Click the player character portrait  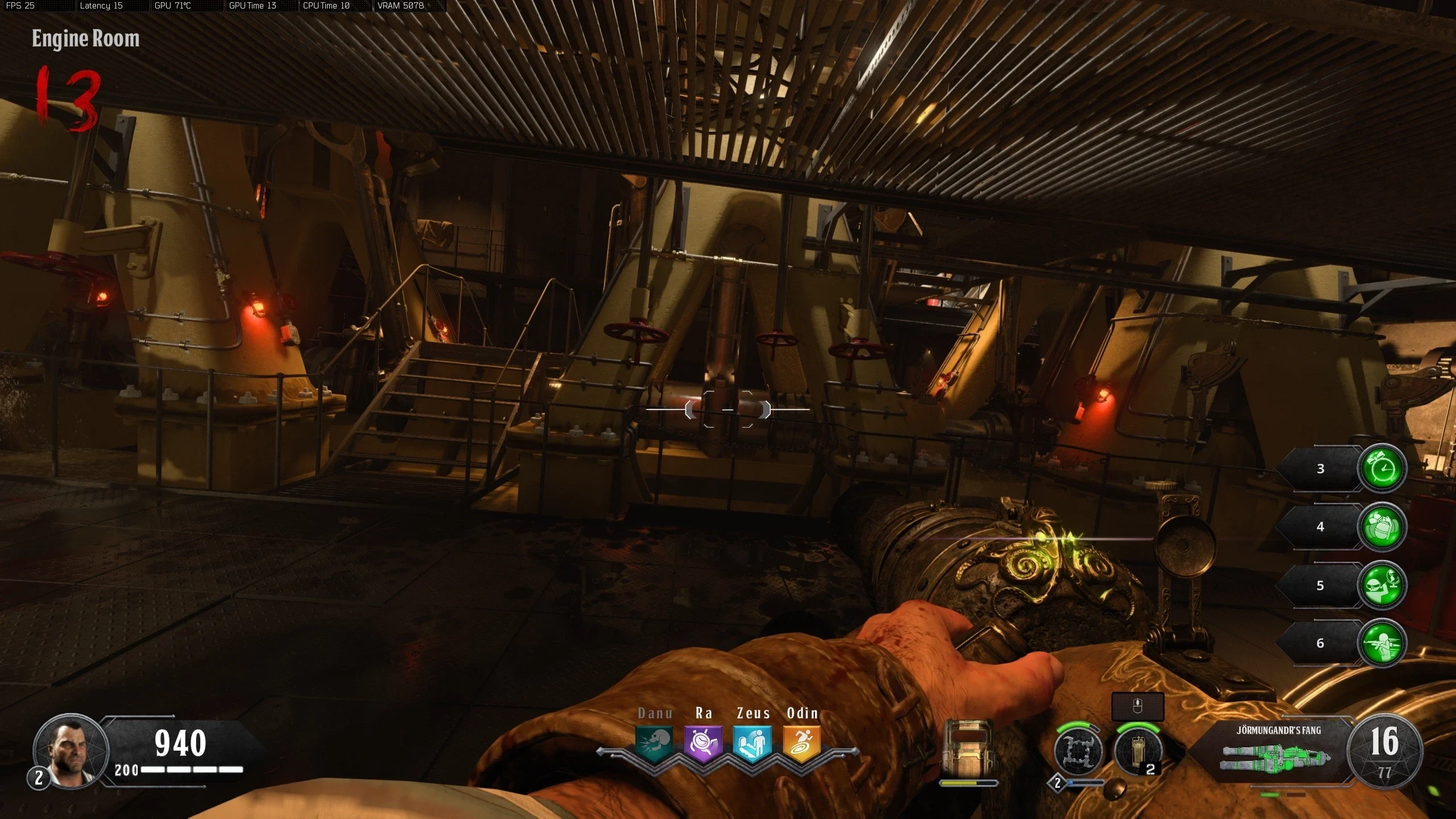click(71, 751)
